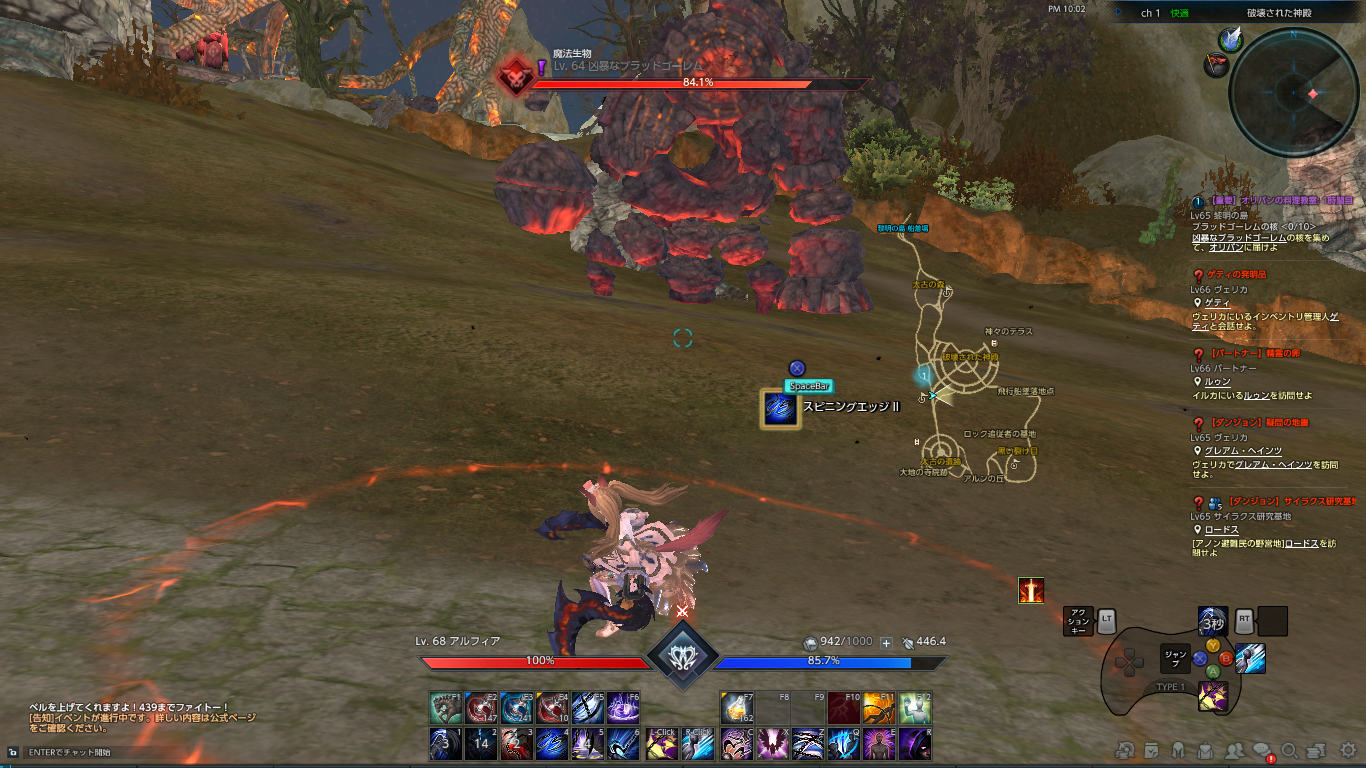Open the character profile helm icon

tap(1178, 750)
